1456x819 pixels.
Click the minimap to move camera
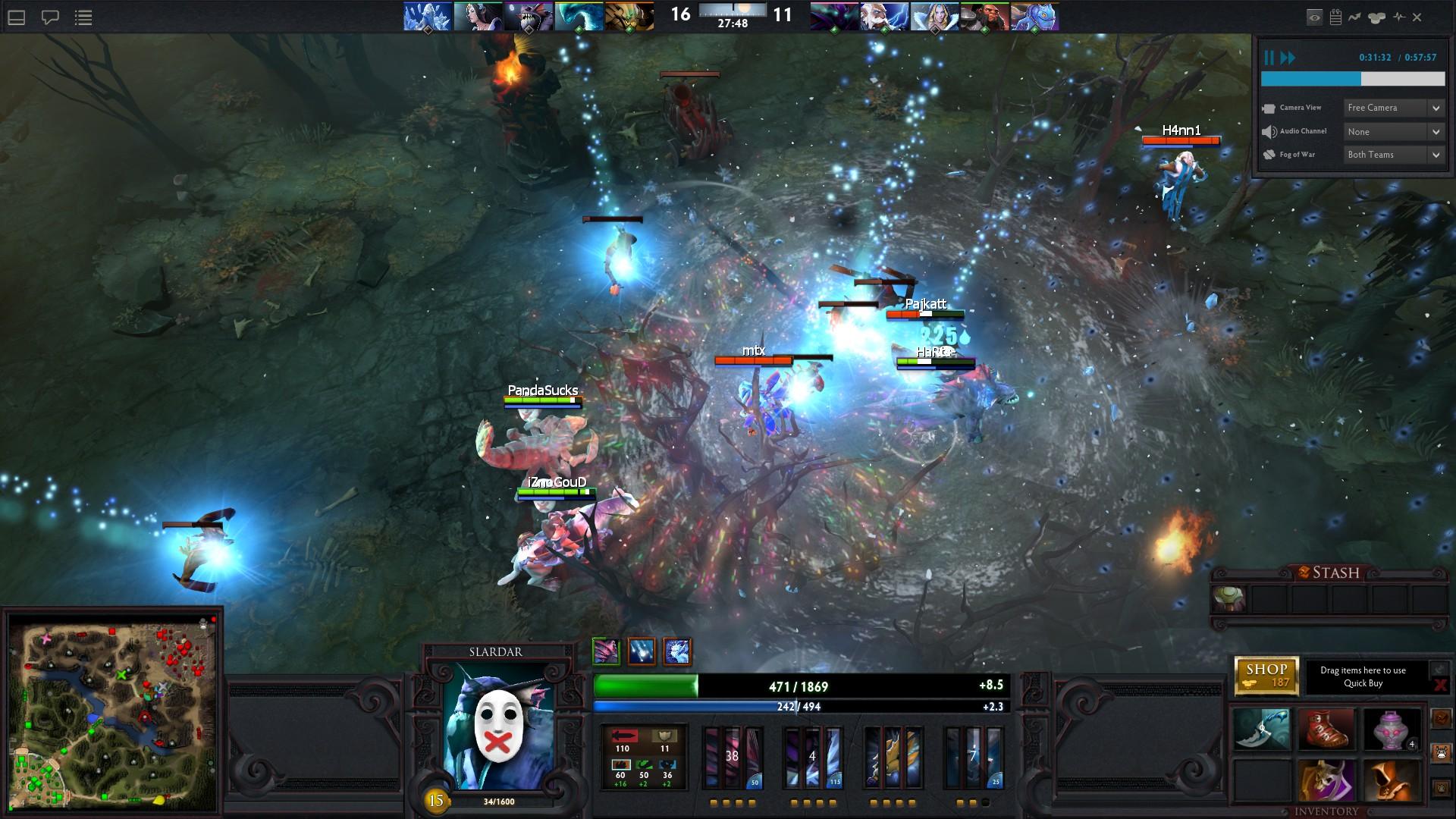[x=114, y=711]
